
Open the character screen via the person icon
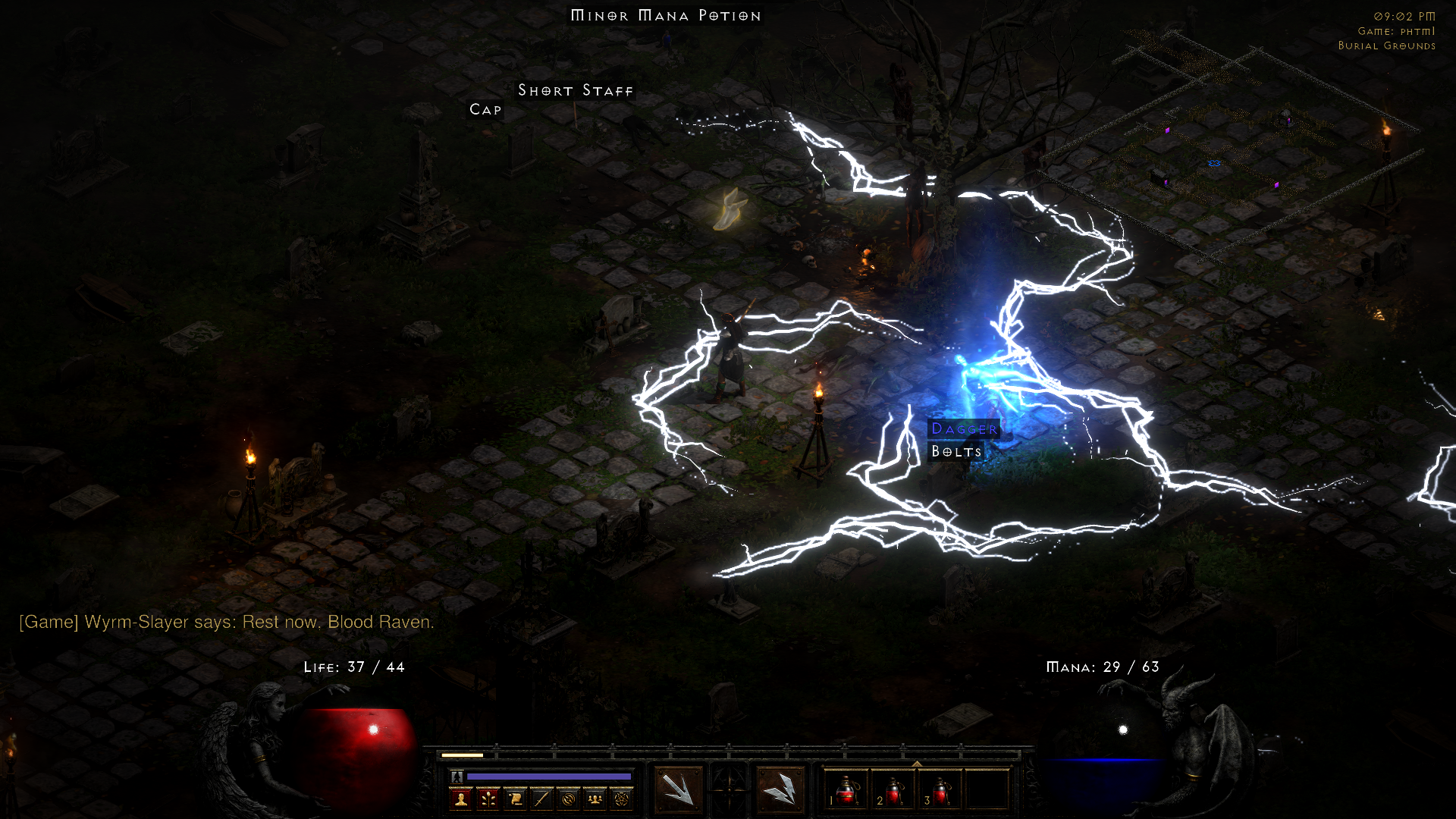[462, 797]
